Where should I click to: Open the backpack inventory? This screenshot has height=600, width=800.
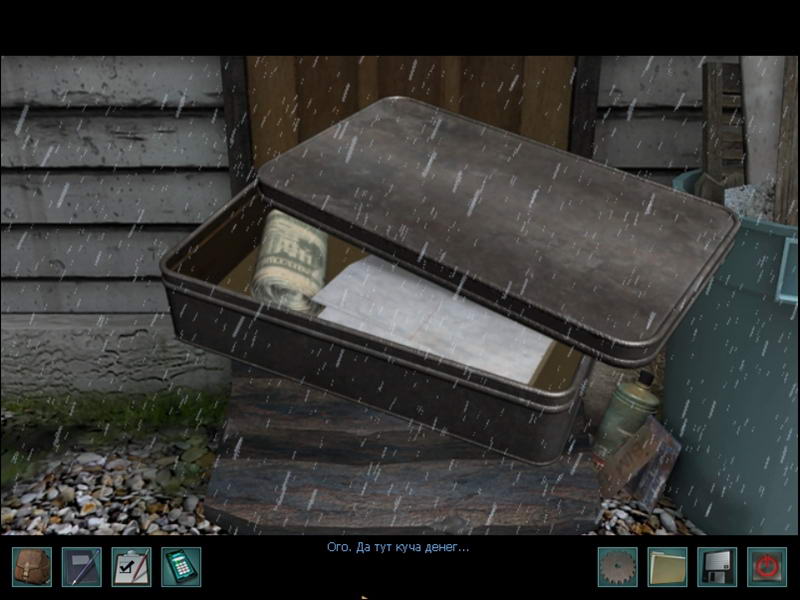click(x=32, y=567)
